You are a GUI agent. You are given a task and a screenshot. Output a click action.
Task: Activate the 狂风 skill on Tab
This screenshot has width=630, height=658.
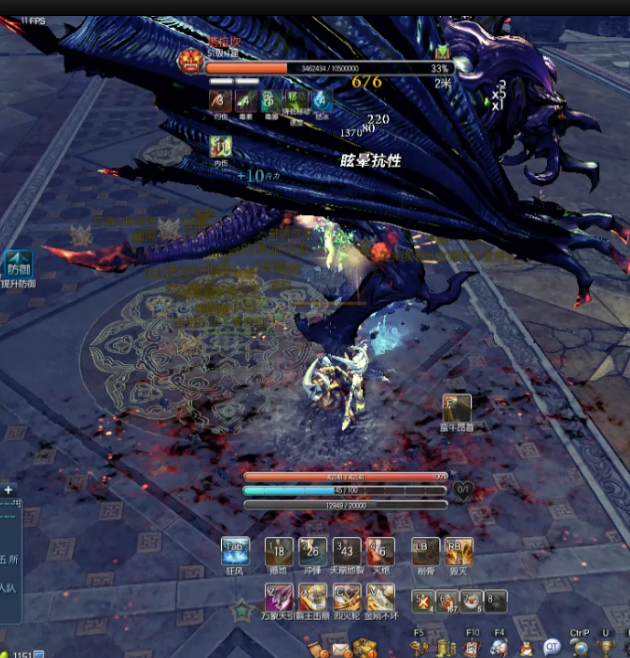pos(235,551)
